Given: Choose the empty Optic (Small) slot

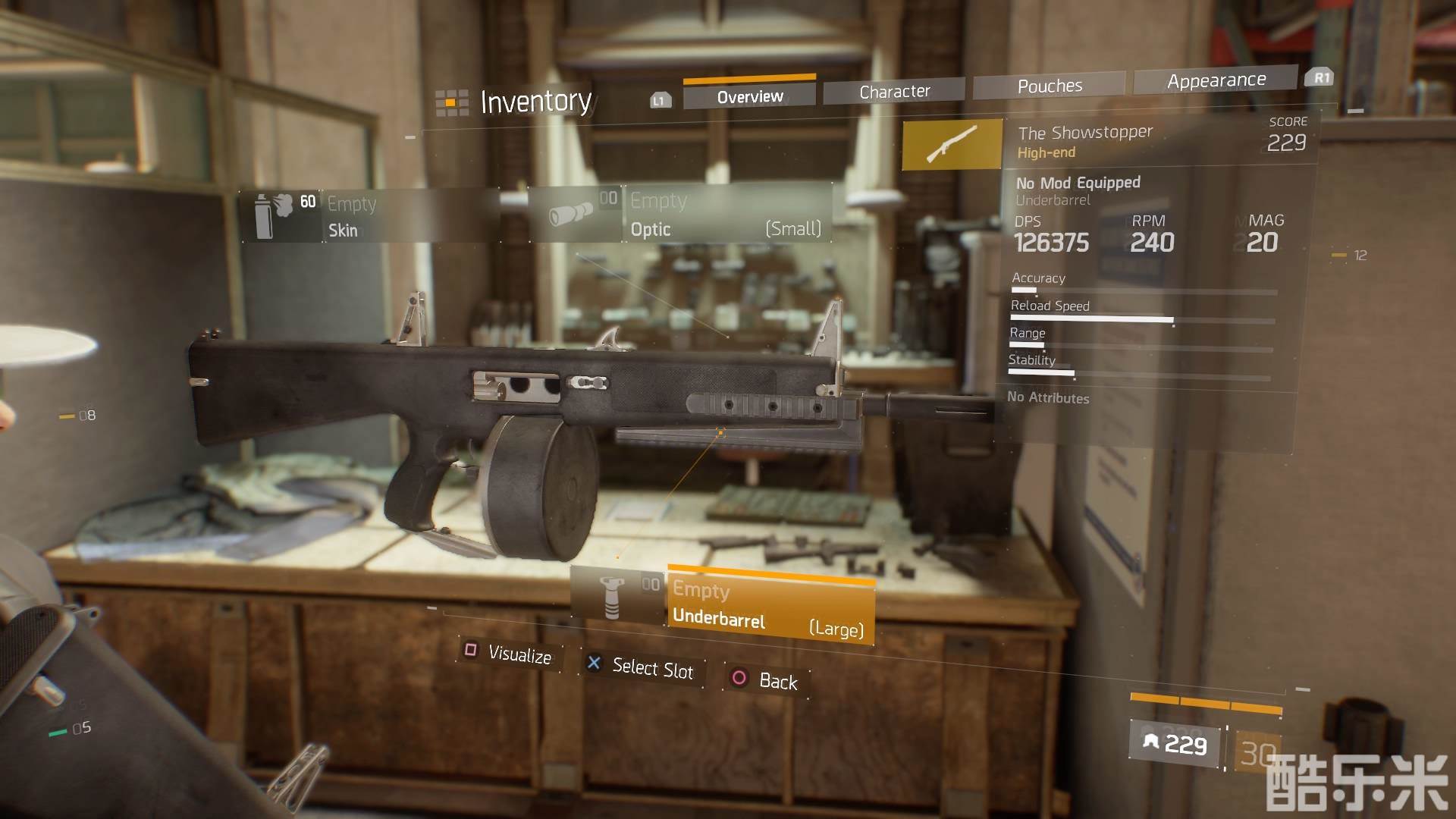Looking at the screenshot, I should (x=726, y=214).
